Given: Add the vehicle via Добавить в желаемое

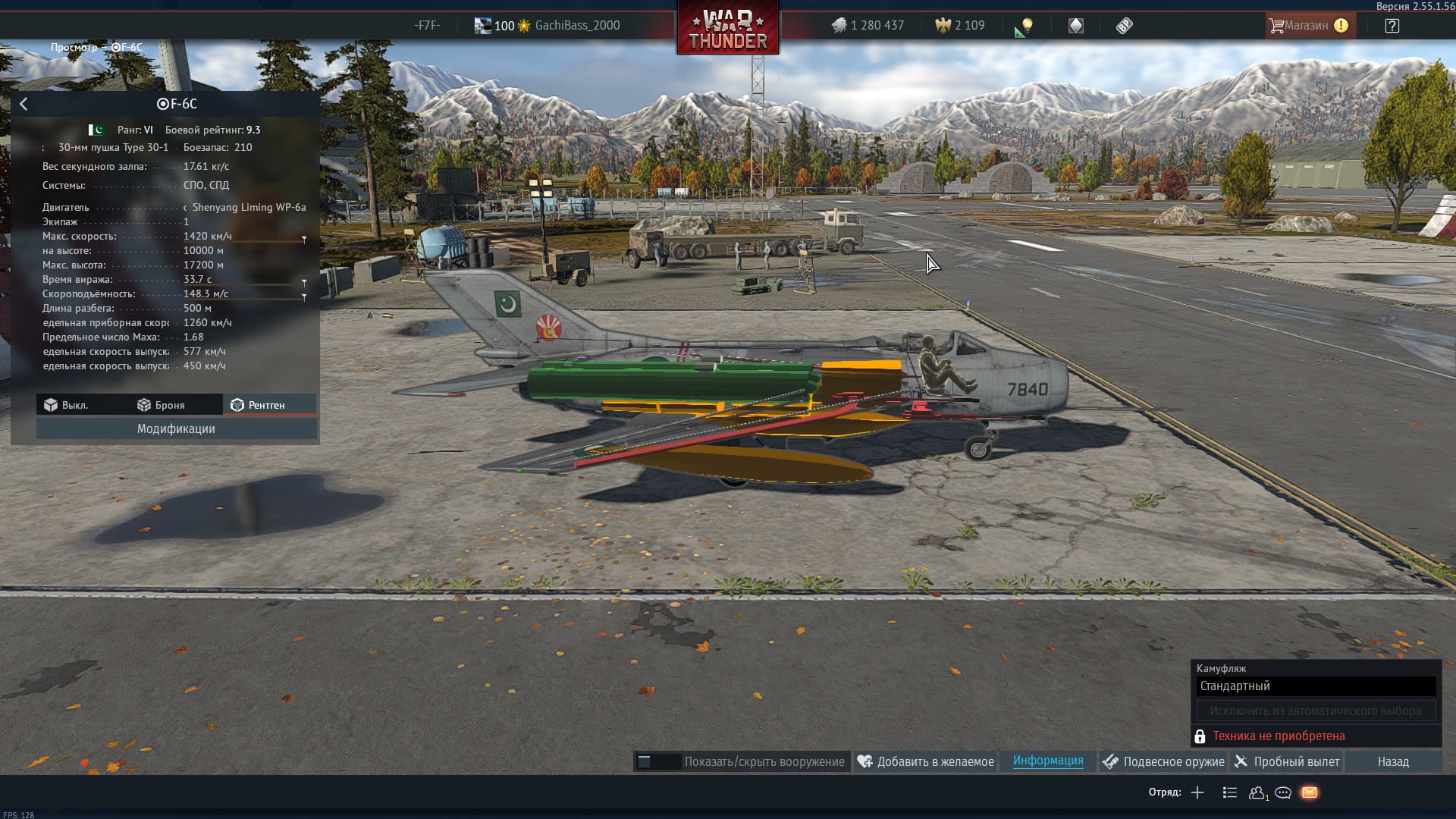Looking at the screenshot, I should pos(925,761).
